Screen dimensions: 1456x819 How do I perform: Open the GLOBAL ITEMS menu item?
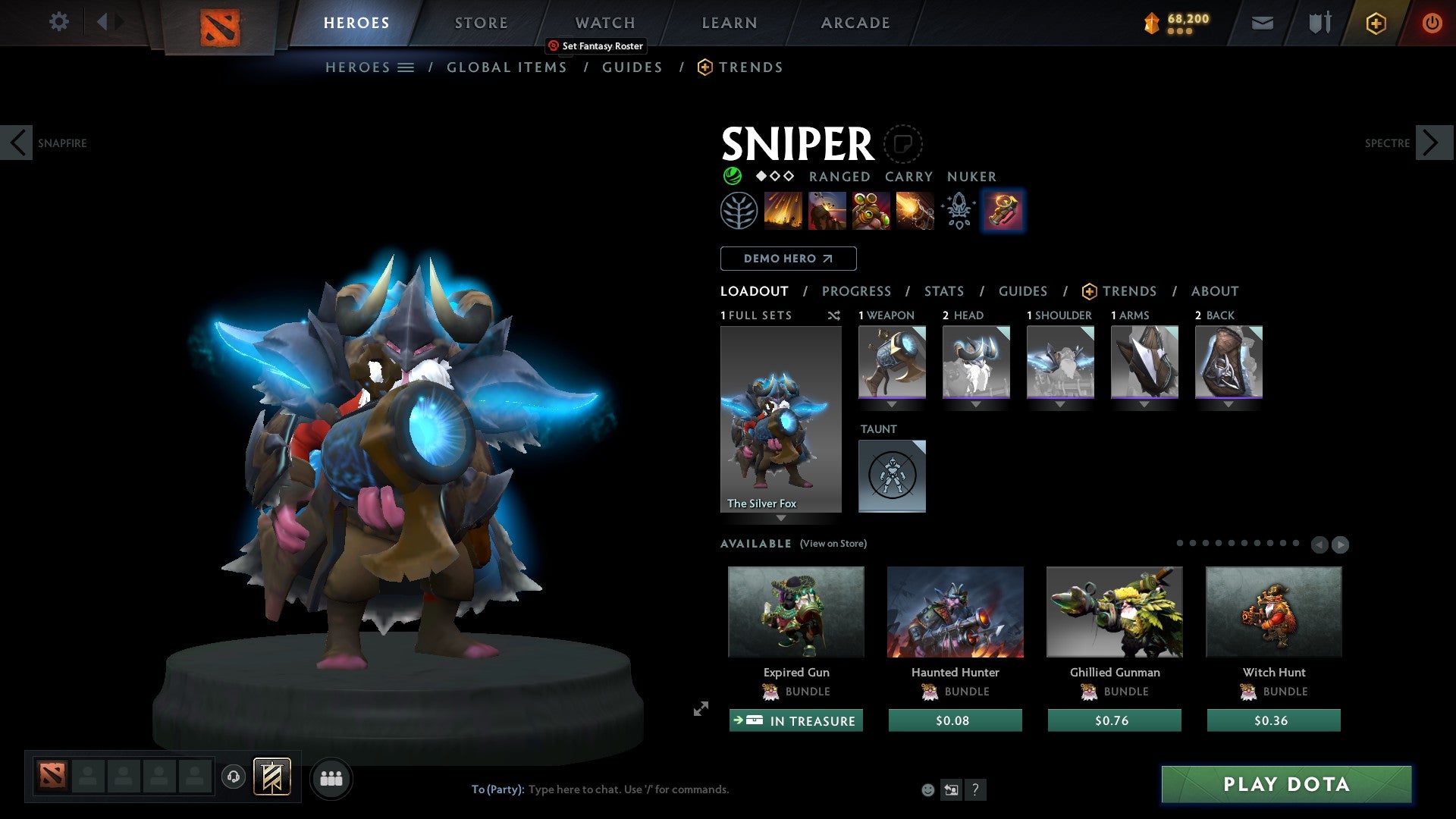coord(507,67)
